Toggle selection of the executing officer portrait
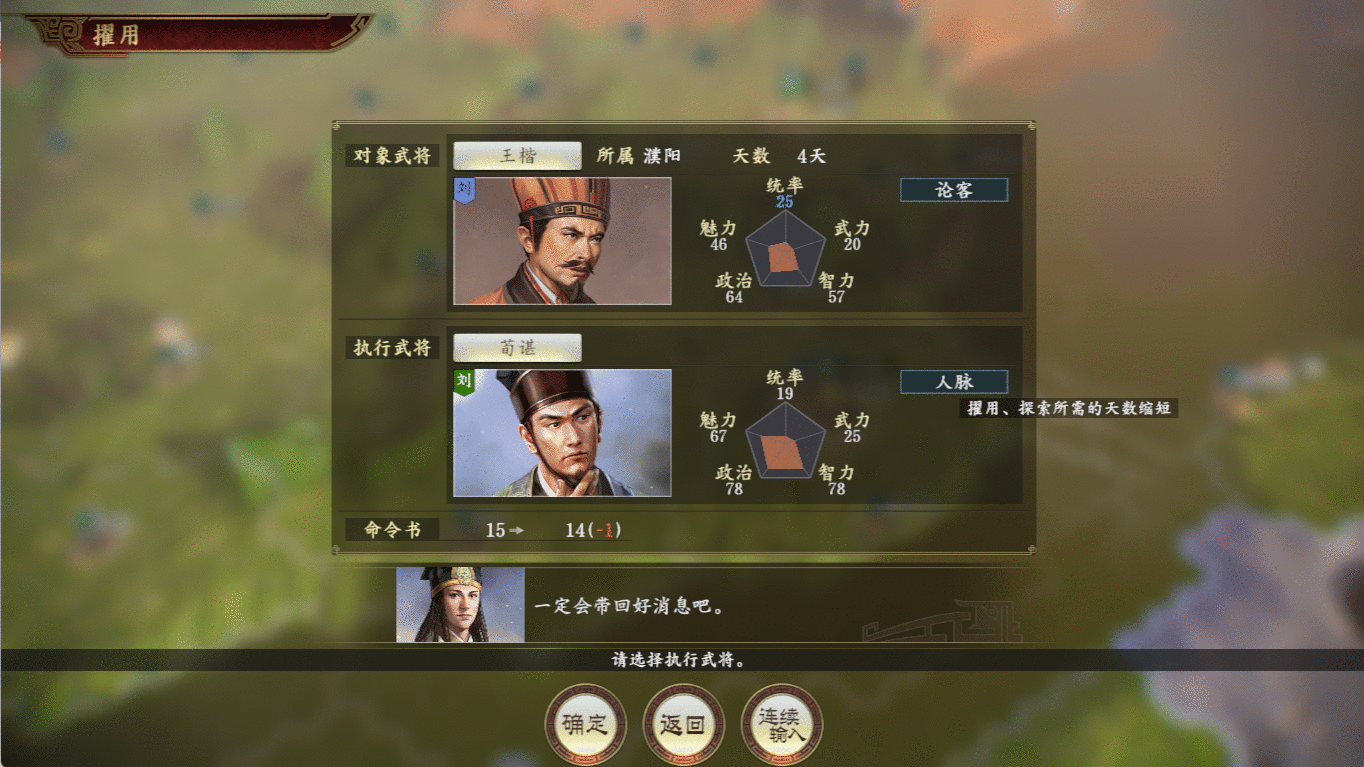Viewport: 1364px width, 767px height. coord(561,434)
